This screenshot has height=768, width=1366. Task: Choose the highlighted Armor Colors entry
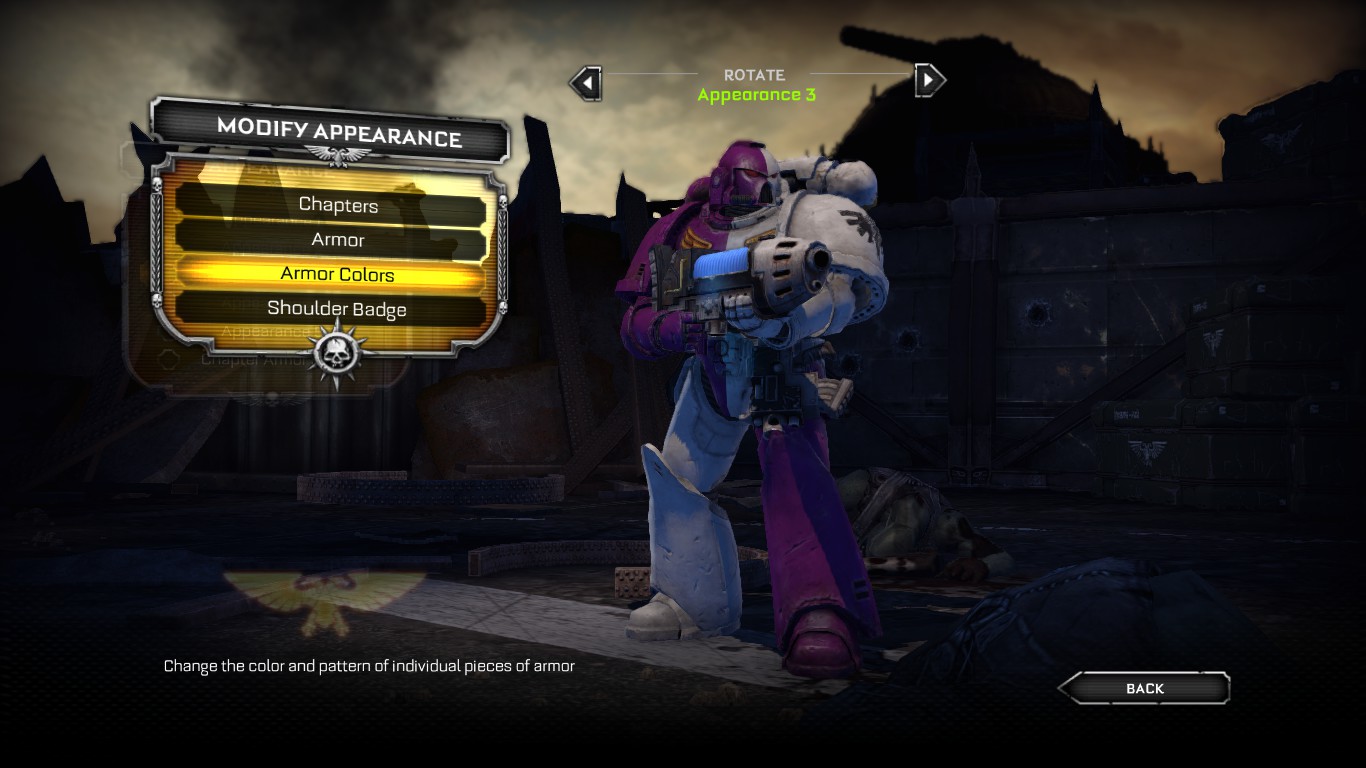click(x=338, y=274)
